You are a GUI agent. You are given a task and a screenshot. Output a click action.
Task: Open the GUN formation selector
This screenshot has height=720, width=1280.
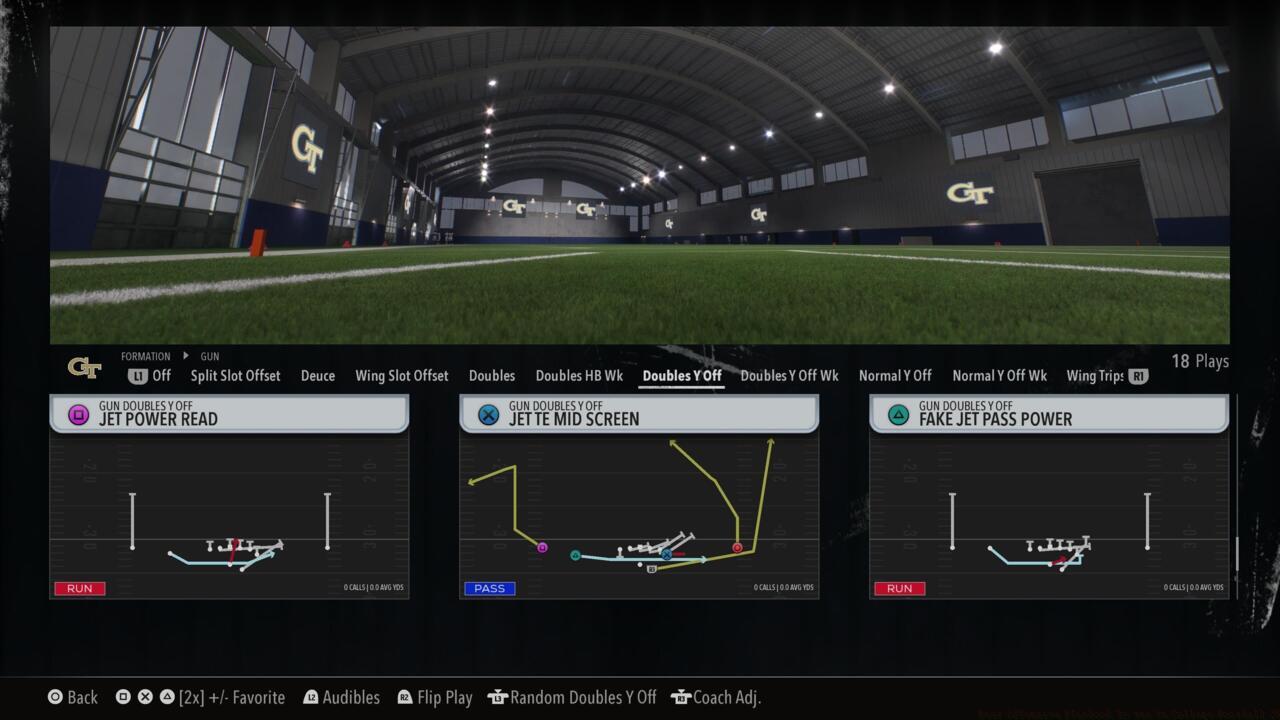(209, 356)
